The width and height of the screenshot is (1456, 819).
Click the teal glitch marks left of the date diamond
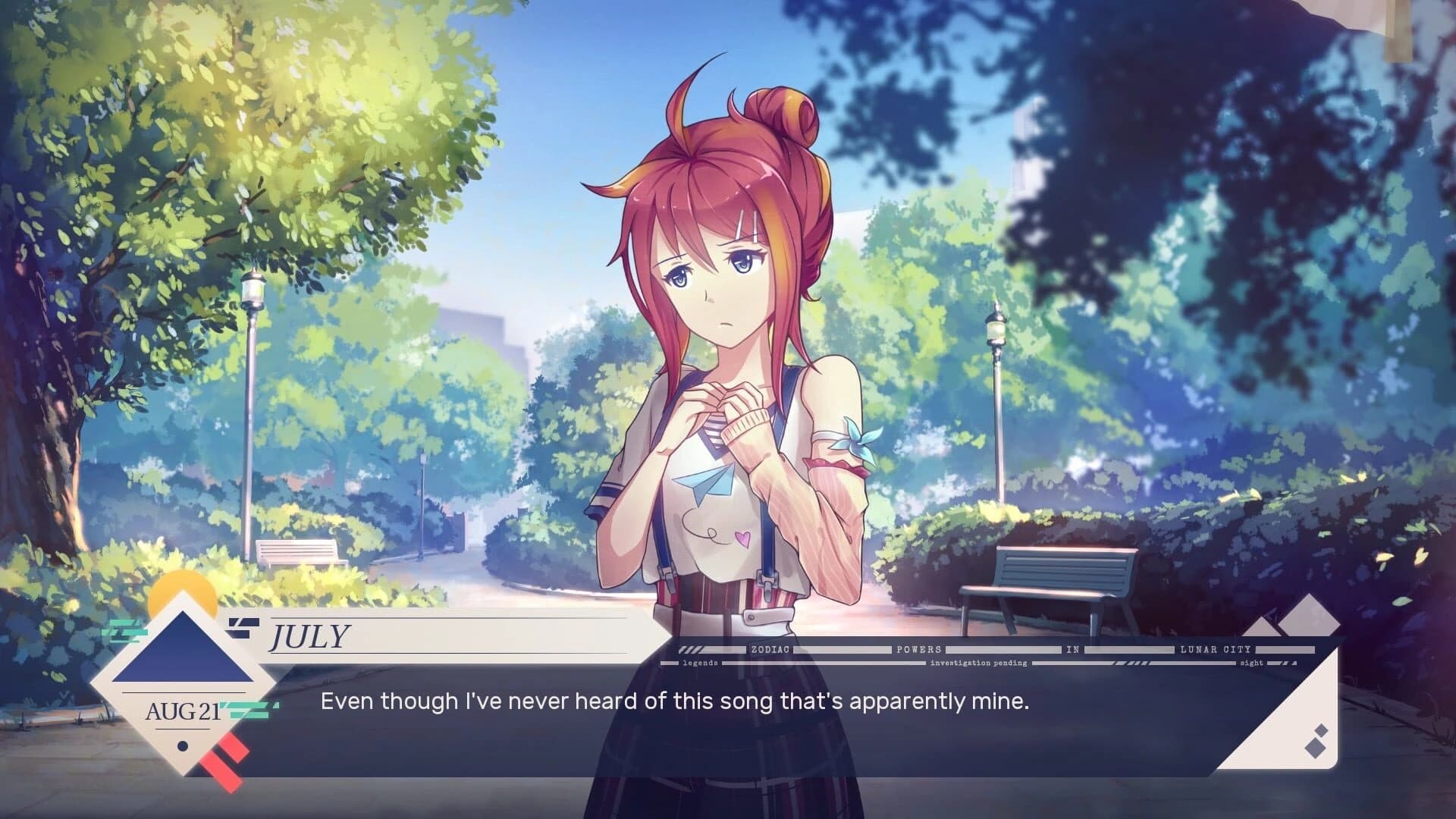[x=123, y=631]
